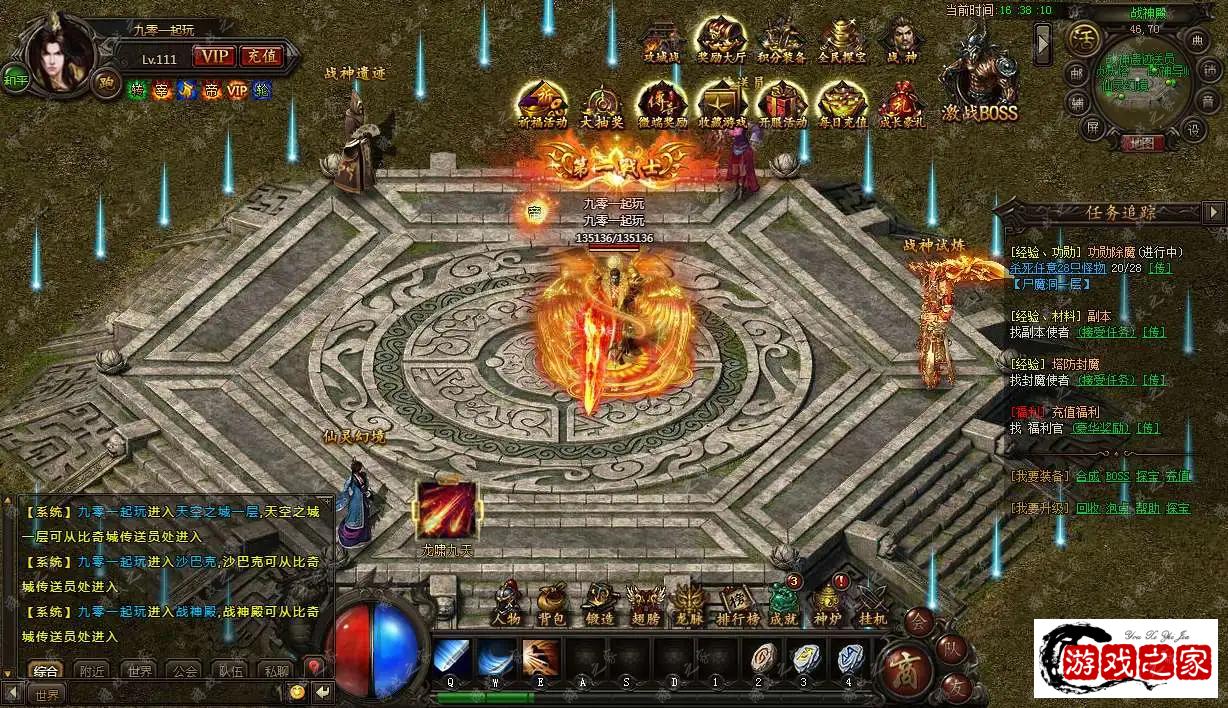Open the 成就 achievements icon
Image resolution: width=1228 pixels, height=708 pixels.
point(785,601)
